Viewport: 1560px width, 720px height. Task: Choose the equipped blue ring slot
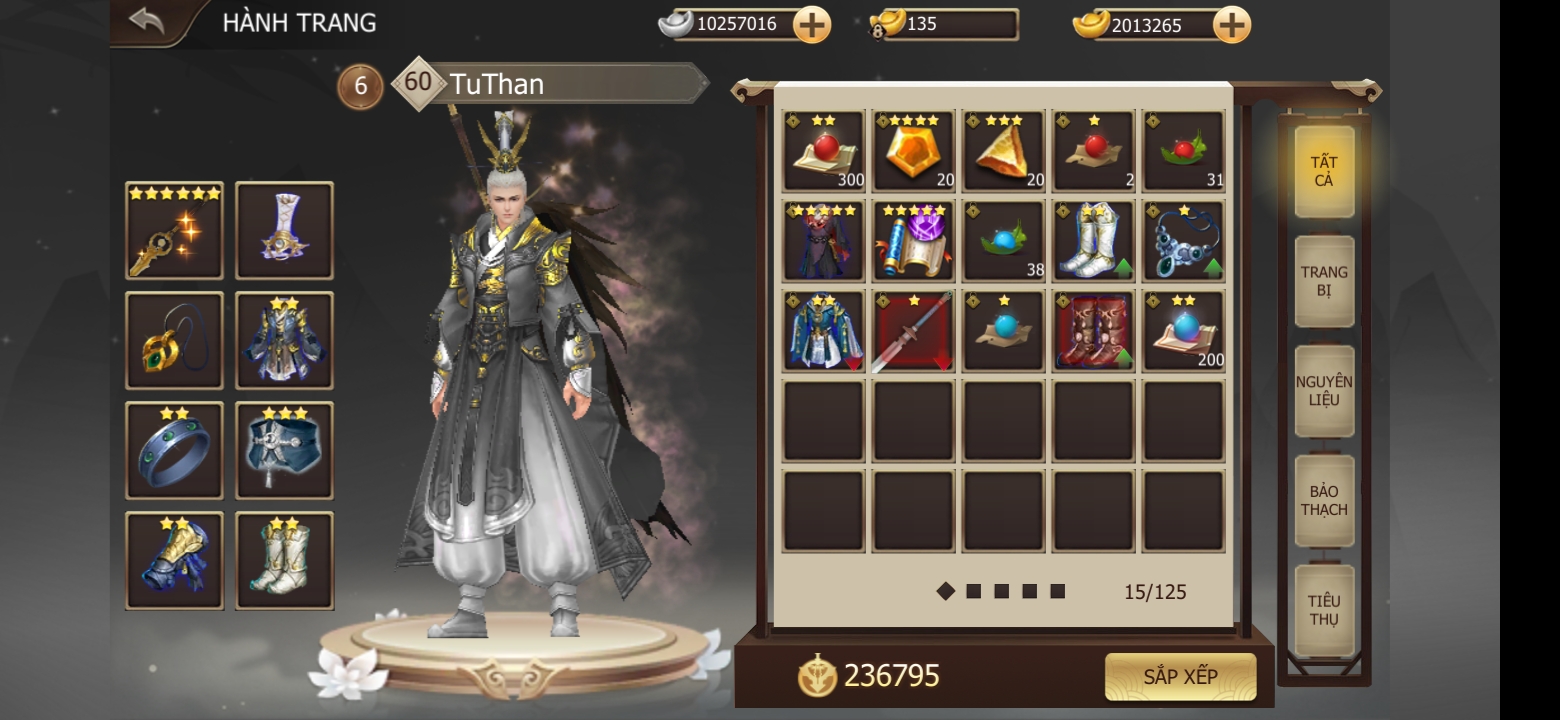(174, 451)
